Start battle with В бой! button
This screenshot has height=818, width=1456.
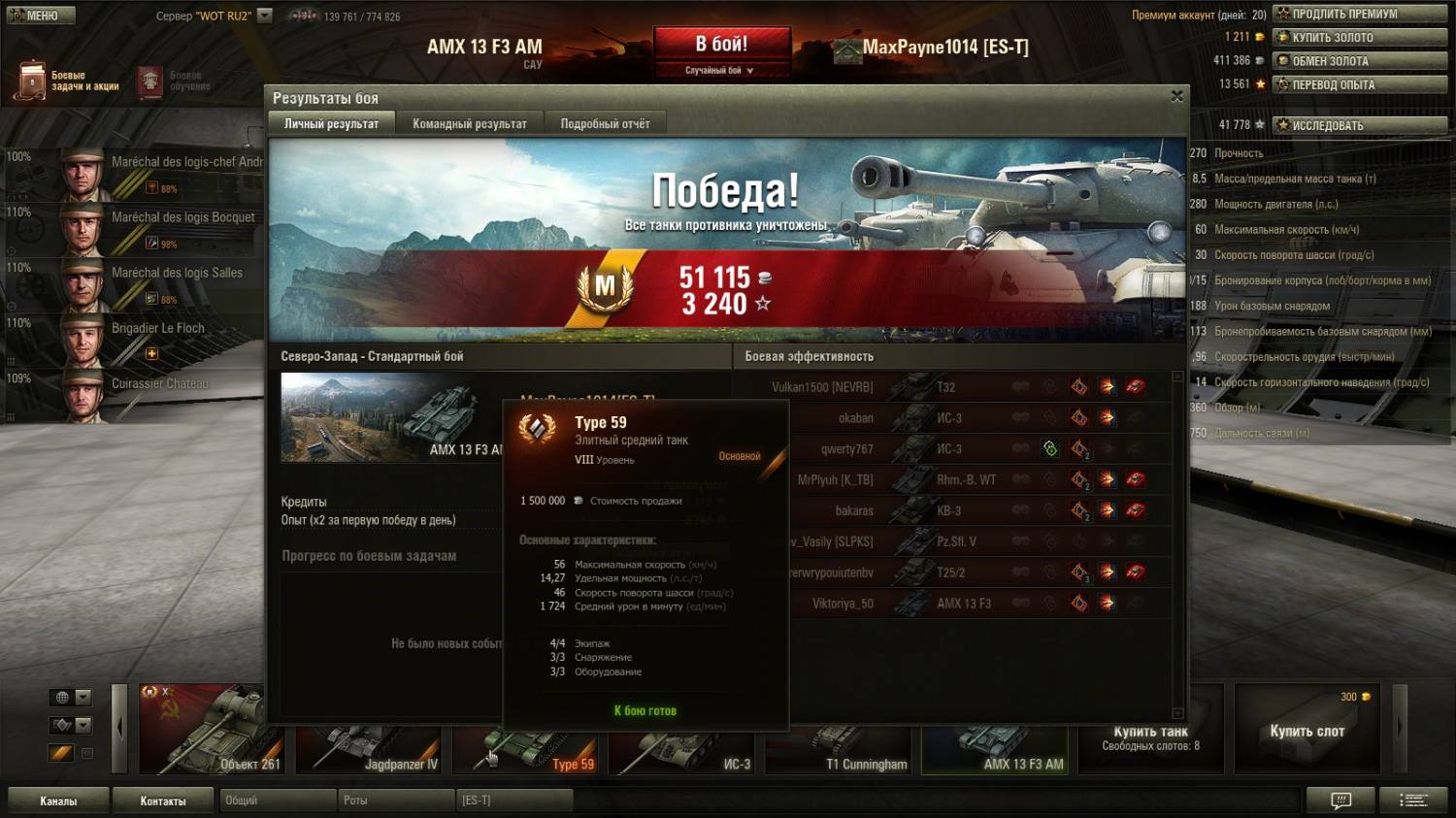click(721, 45)
